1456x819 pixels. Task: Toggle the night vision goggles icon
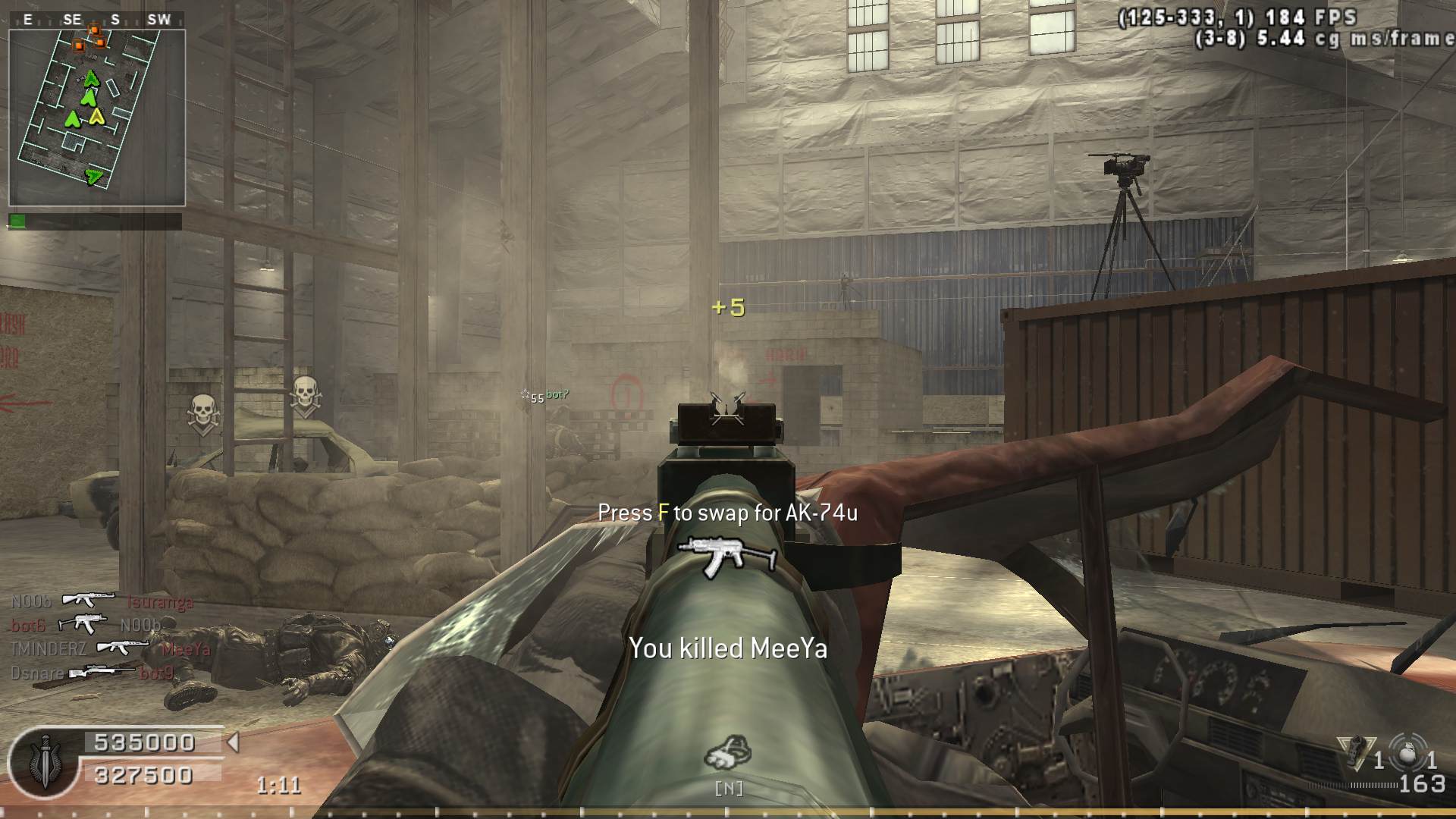[x=728, y=753]
